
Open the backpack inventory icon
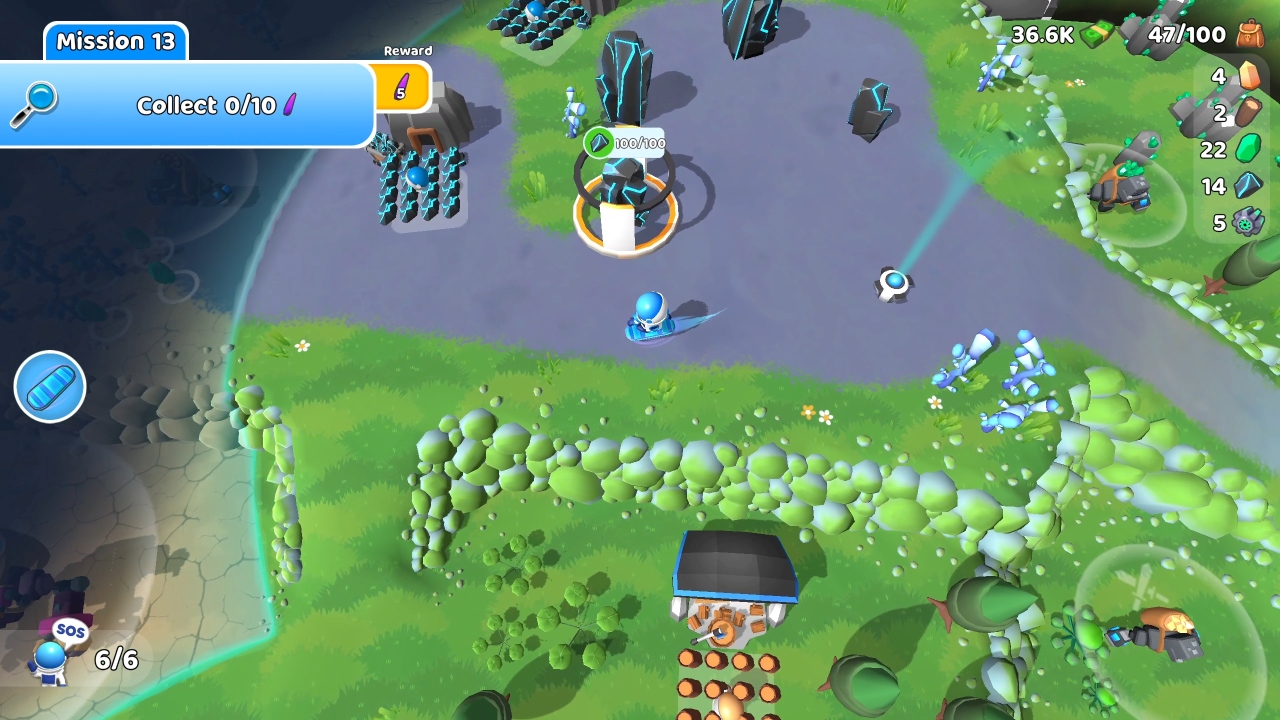coord(1246,34)
